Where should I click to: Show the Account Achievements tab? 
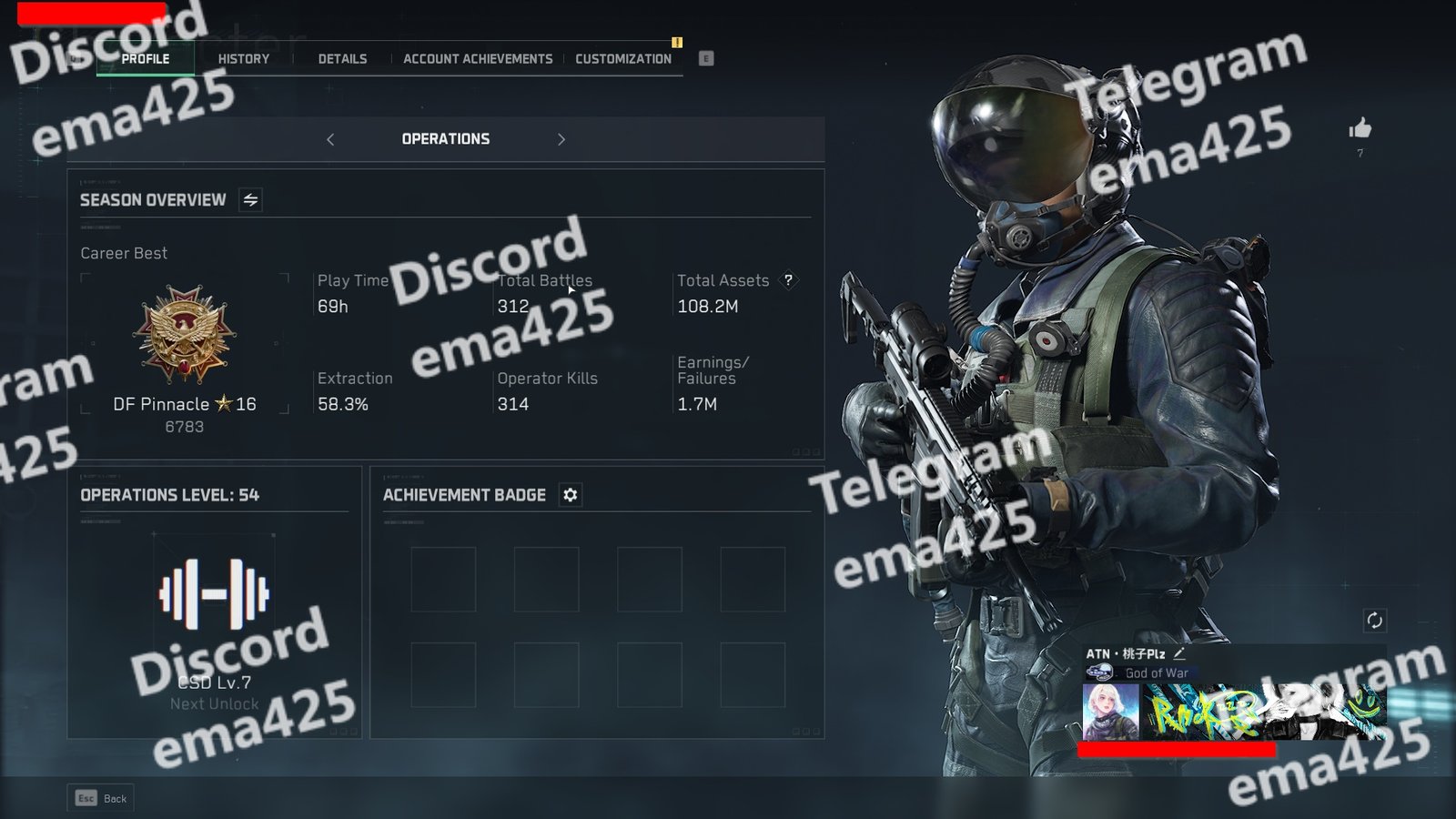(x=478, y=59)
